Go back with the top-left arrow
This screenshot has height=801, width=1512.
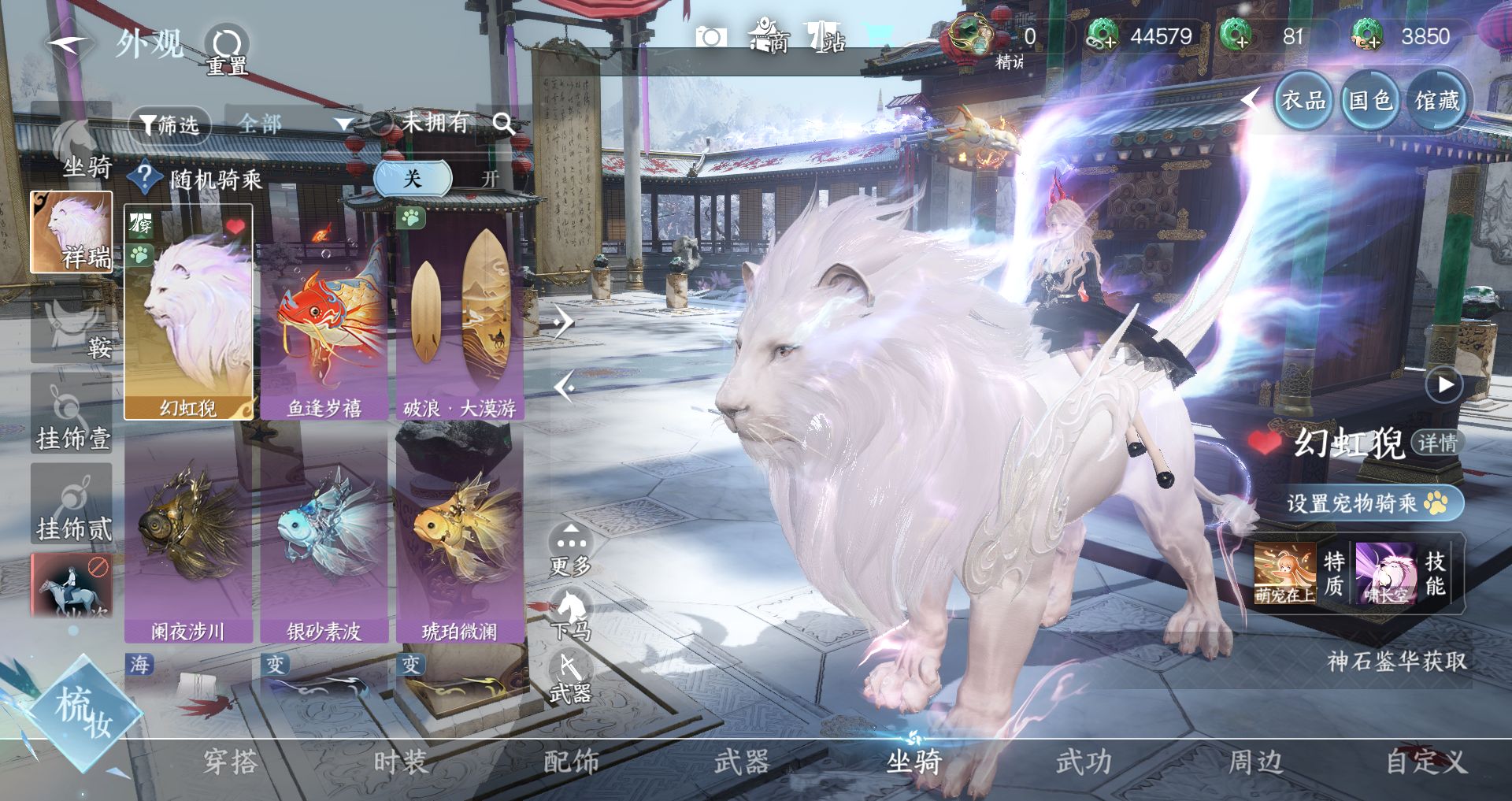point(67,43)
